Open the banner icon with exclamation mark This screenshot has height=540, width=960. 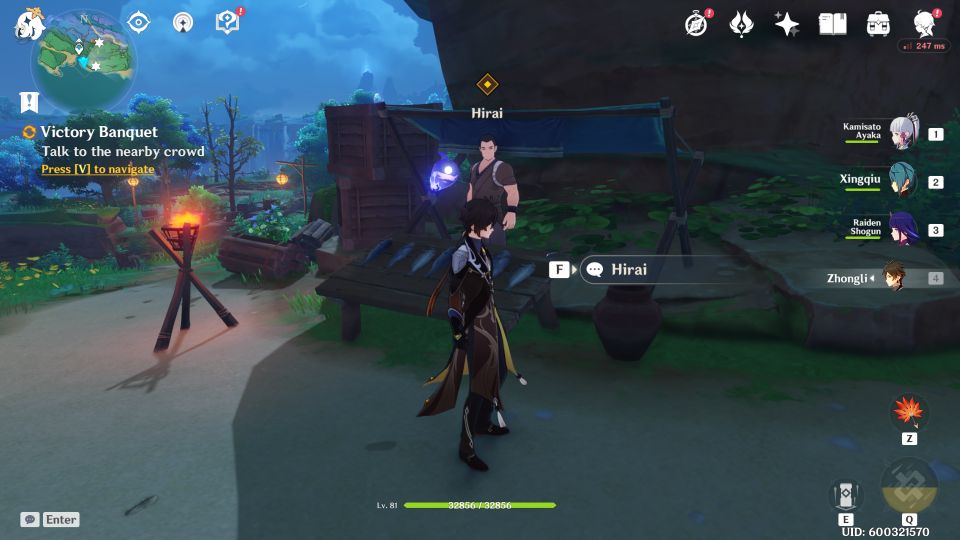28,101
